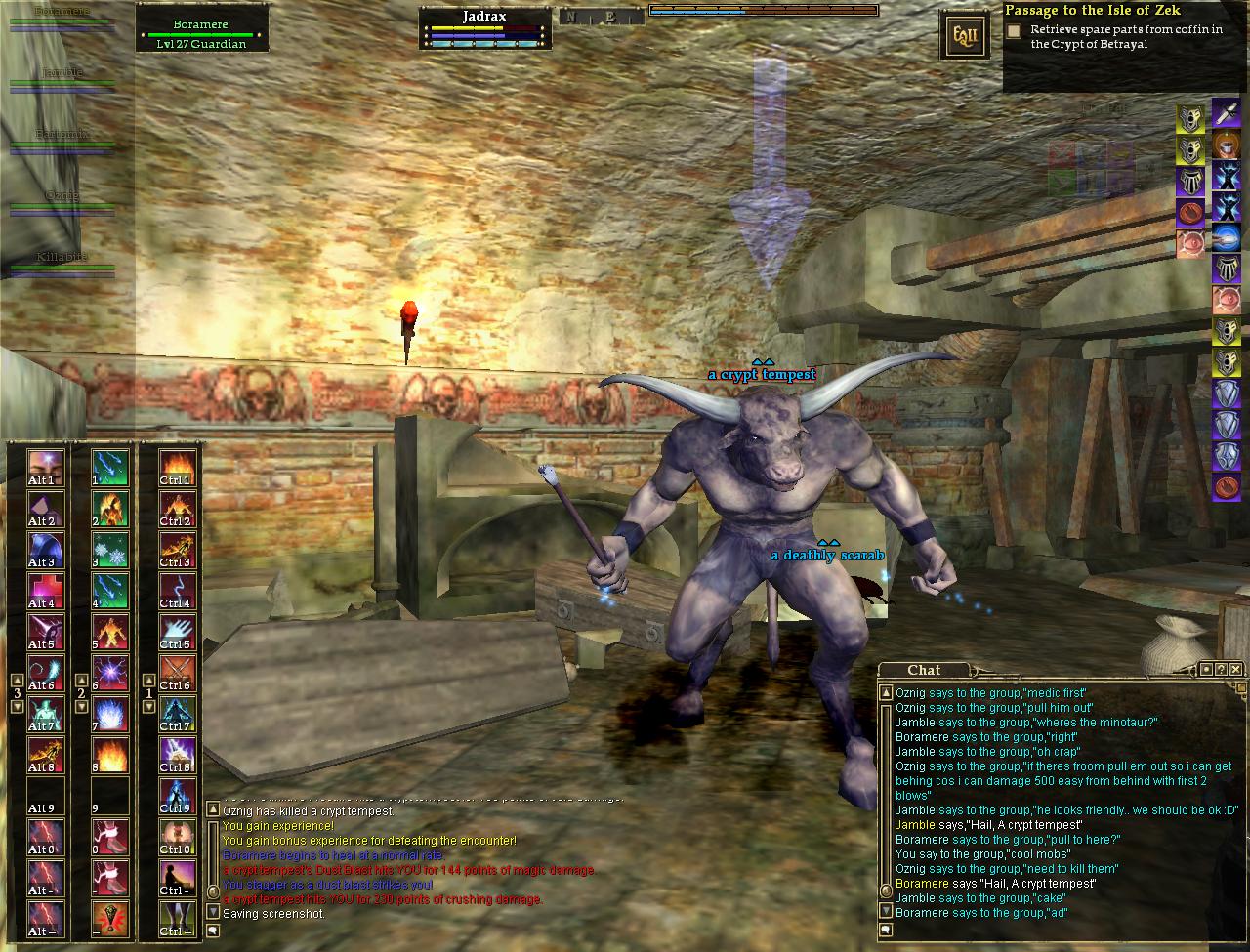The image size is (1250, 952).
Task: Use the Ctrl - meditating figure ability
Action: coord(177,875)
